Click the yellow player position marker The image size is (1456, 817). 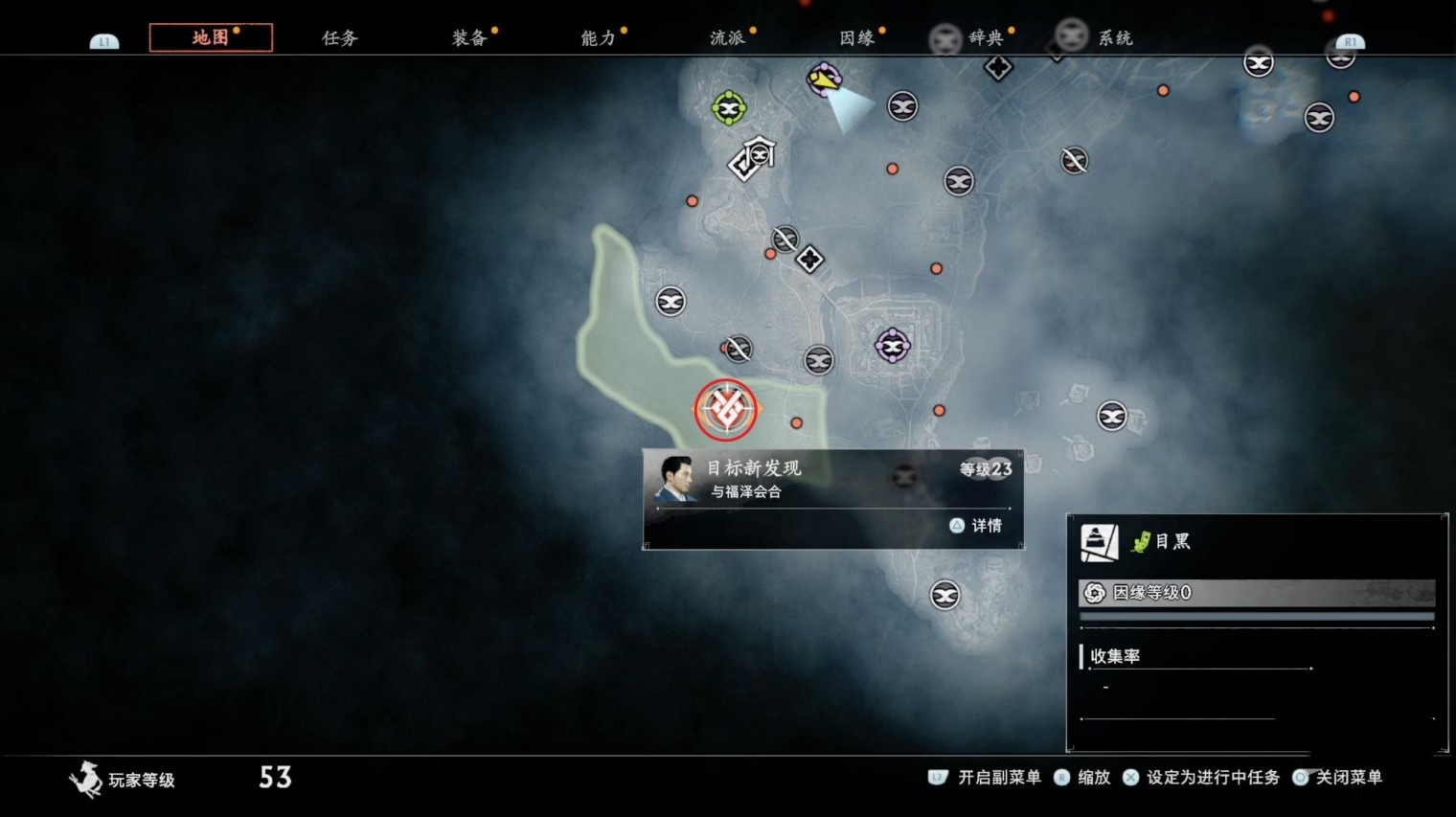point(824,79)
